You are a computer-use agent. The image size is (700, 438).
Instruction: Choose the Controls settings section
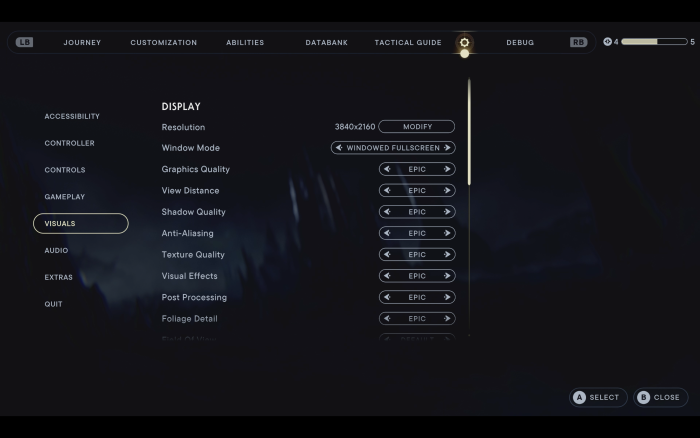tap(65, 170)
